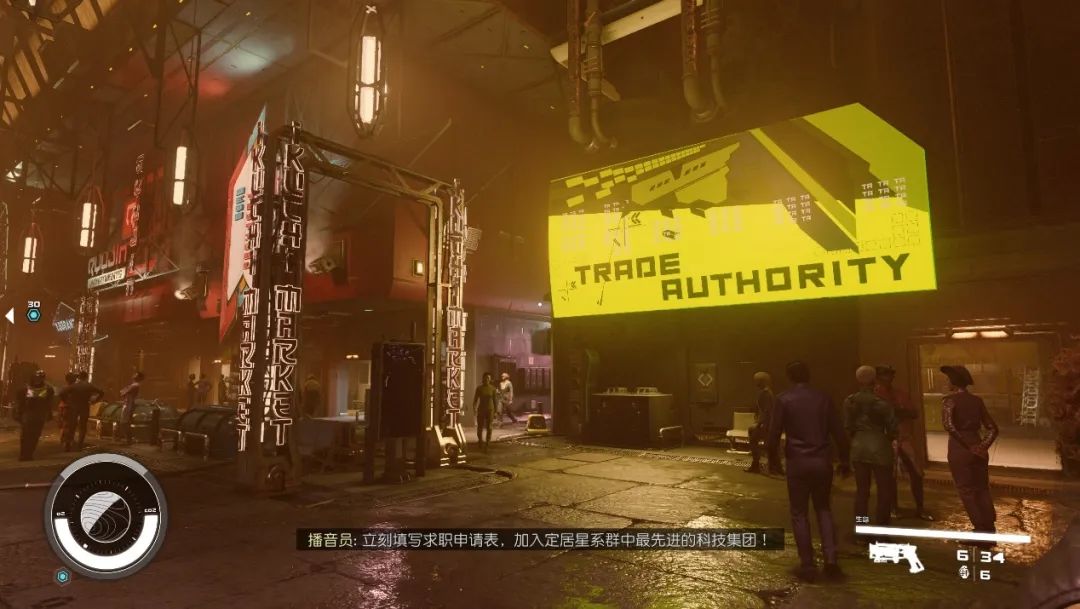Click the small hexagon icon below the compass
This screenshot has width=1080, height=609.
[x=62, y=576]
